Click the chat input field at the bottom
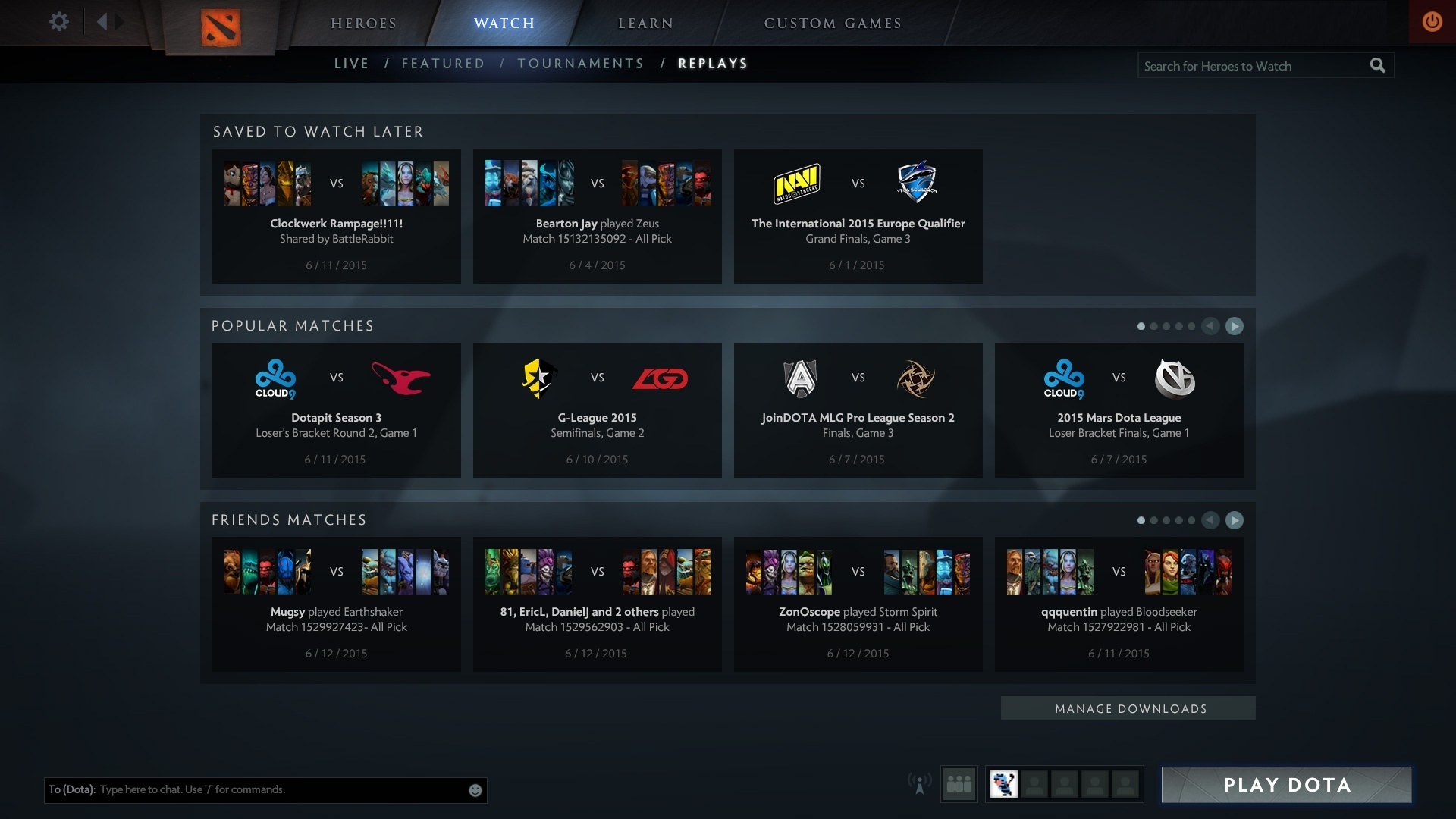This screenshot has width=1456, height=819. [x=265, y=789]
